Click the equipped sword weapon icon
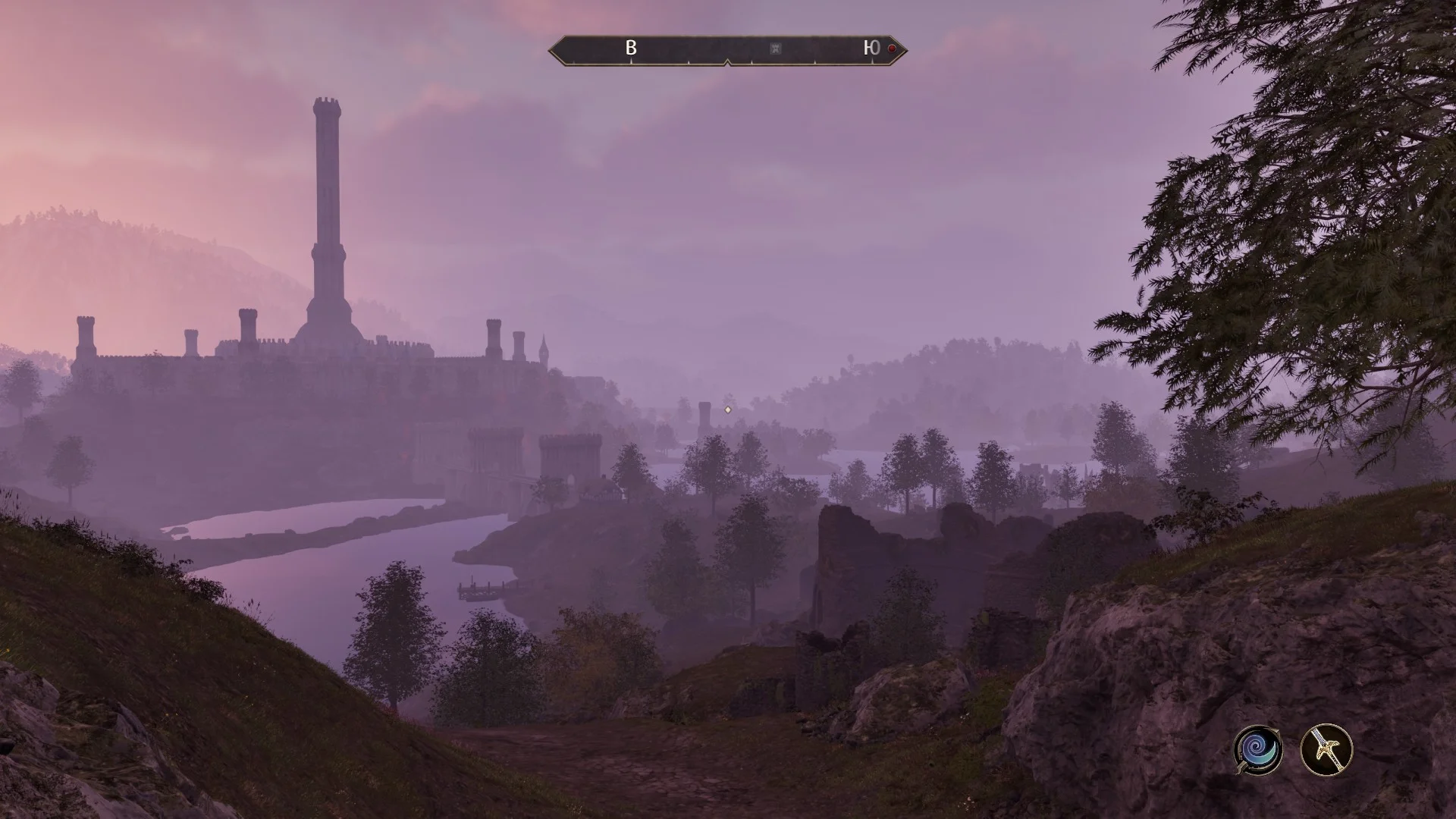 [1326, 749]
